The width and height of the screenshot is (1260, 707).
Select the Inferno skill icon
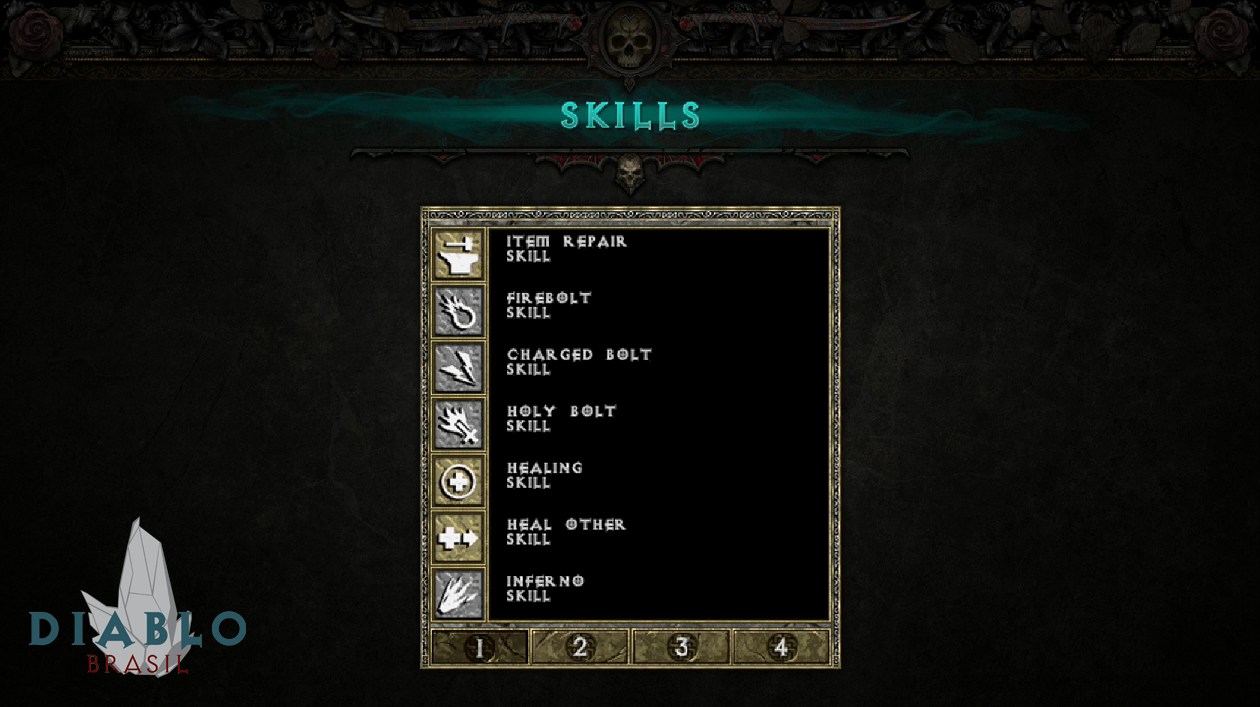tap(459, 594)
